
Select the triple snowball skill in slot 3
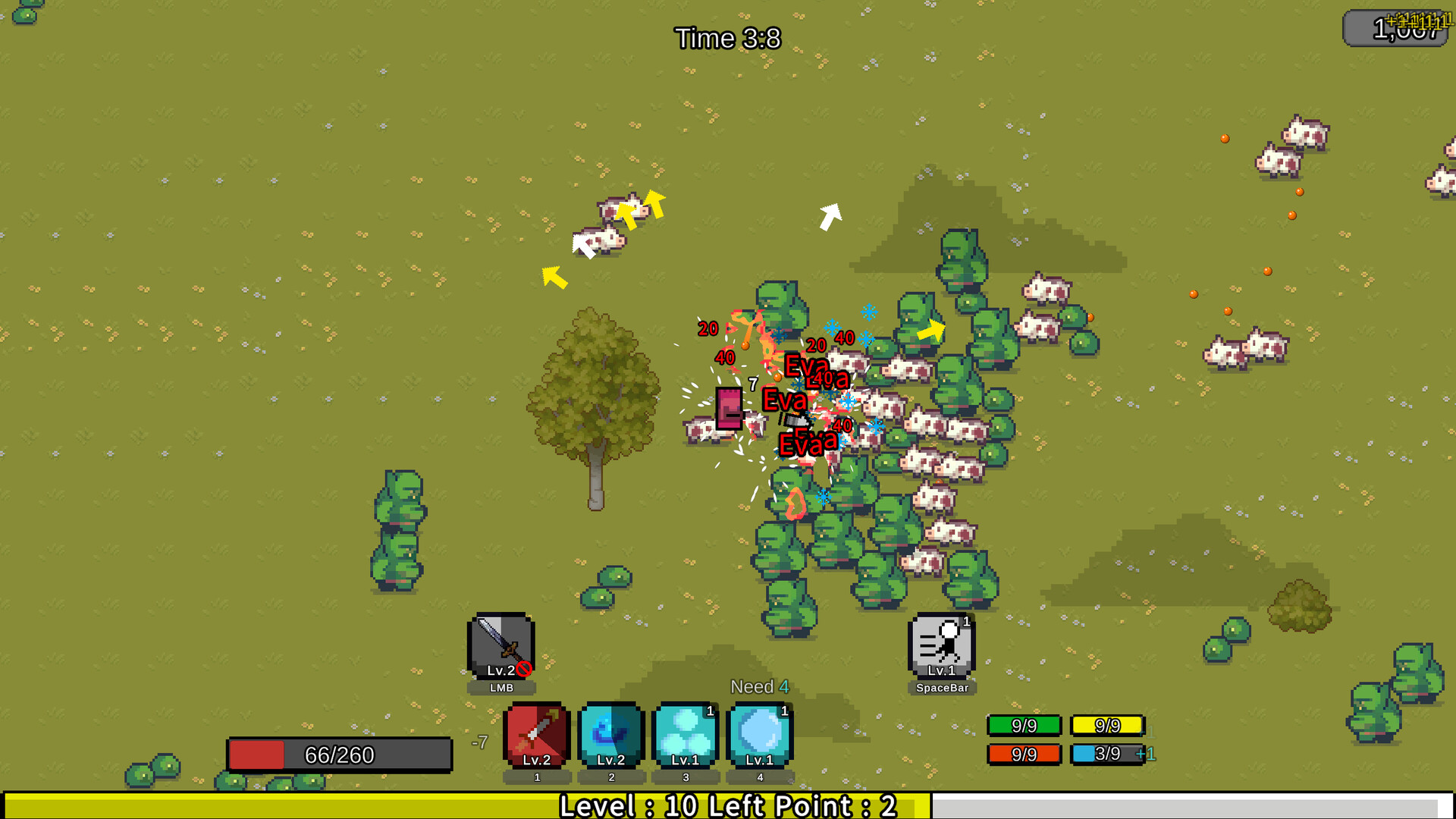(x=685, y=734)
